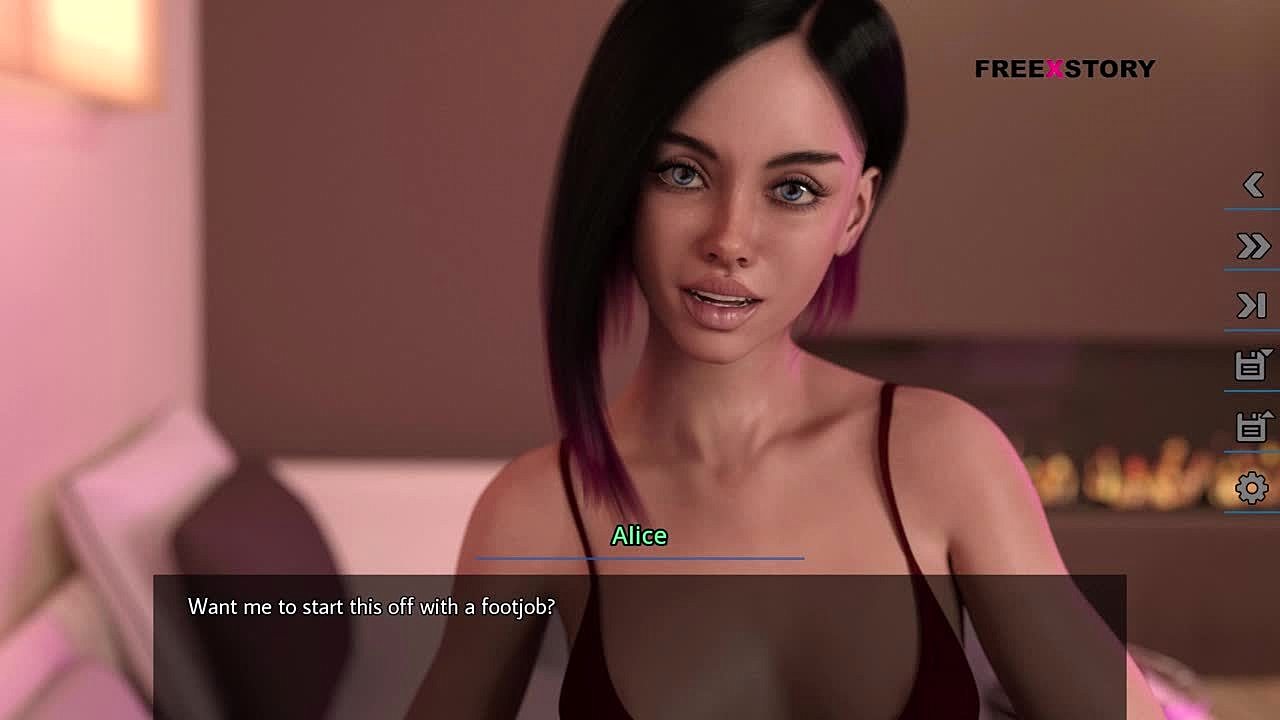Roll back with the left arrow icon
The image size is (1280, 720).
coord(1253,185)
